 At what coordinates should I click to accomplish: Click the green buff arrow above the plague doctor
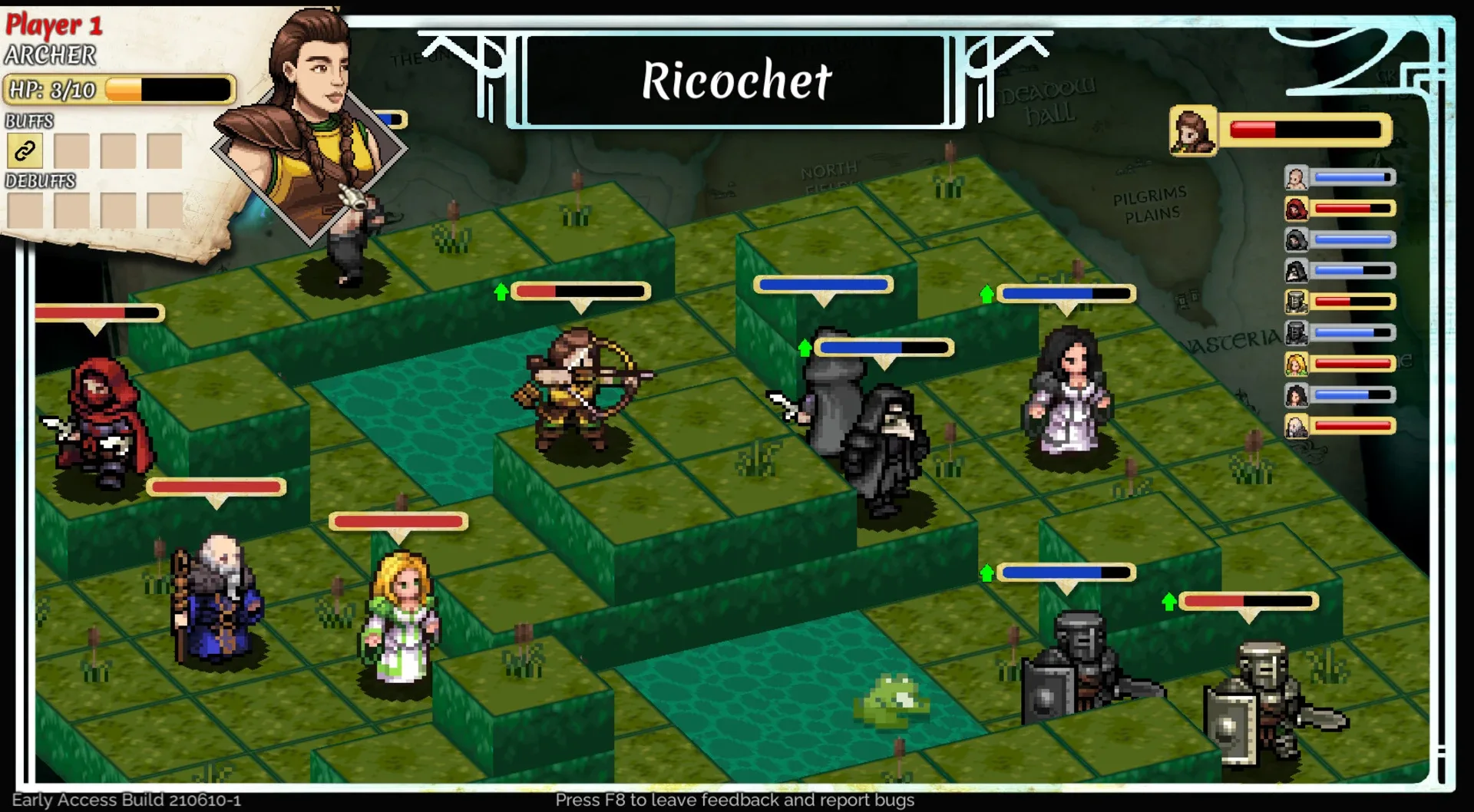[x=803, y=347]
